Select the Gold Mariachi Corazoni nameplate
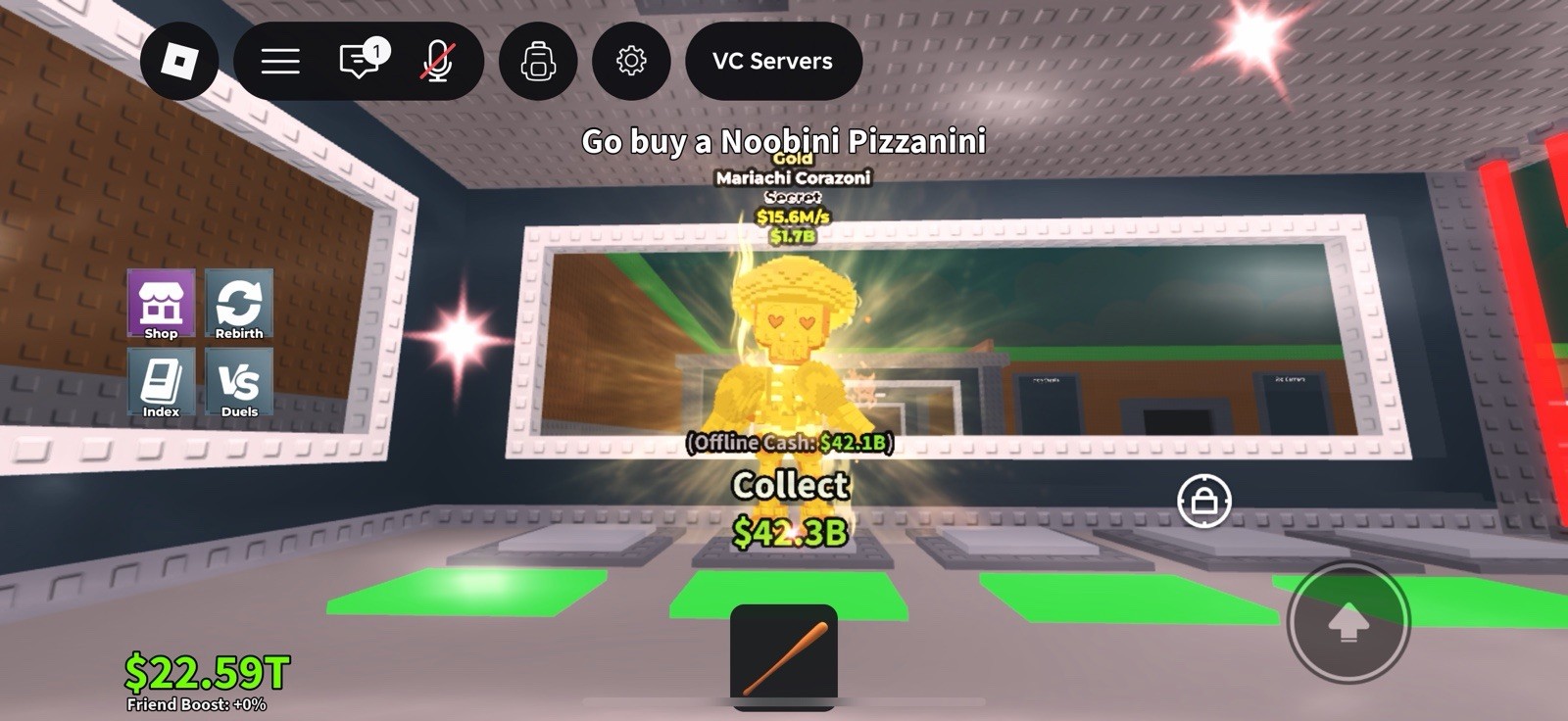Viewport: 1568px width, 721px height. (x=796, y=178)
